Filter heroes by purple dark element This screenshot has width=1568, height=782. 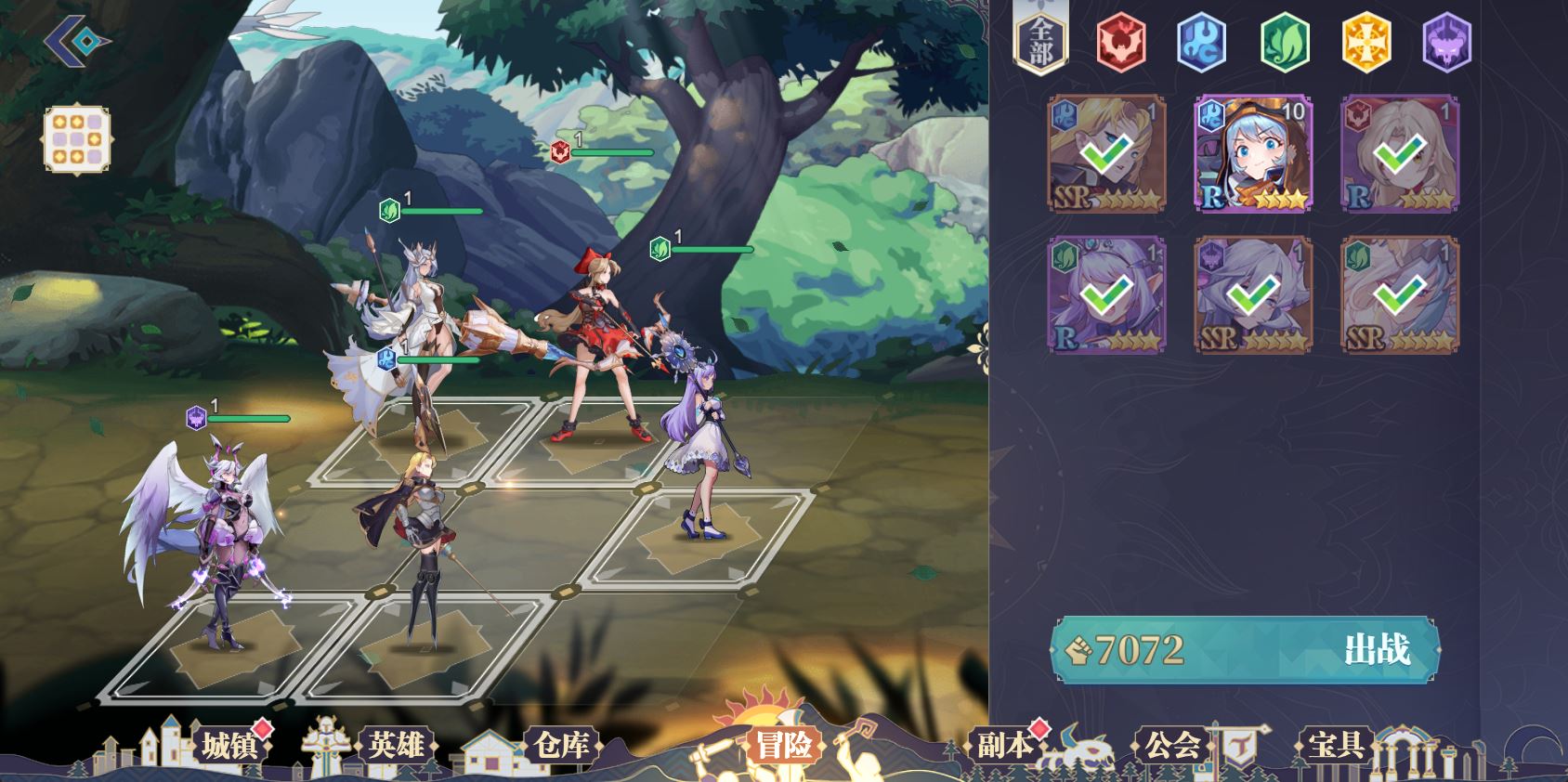coord(1447,42)
